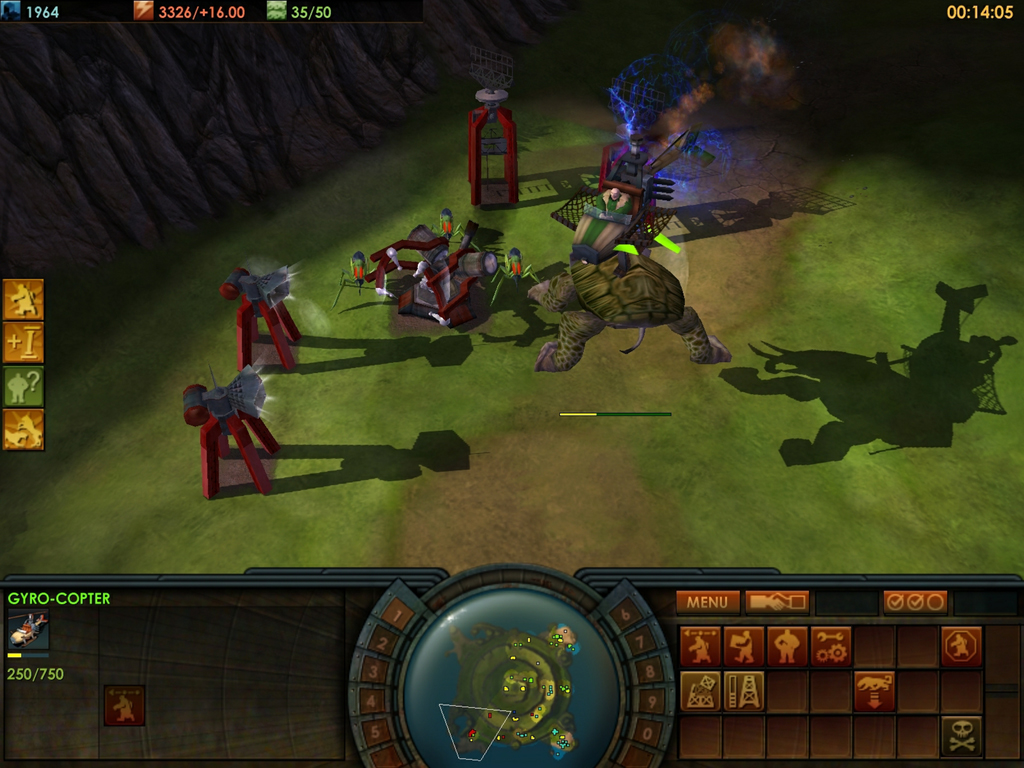Open the advanced tower construction icon
The image size is (1024, 768).
[x=743, y=691]
